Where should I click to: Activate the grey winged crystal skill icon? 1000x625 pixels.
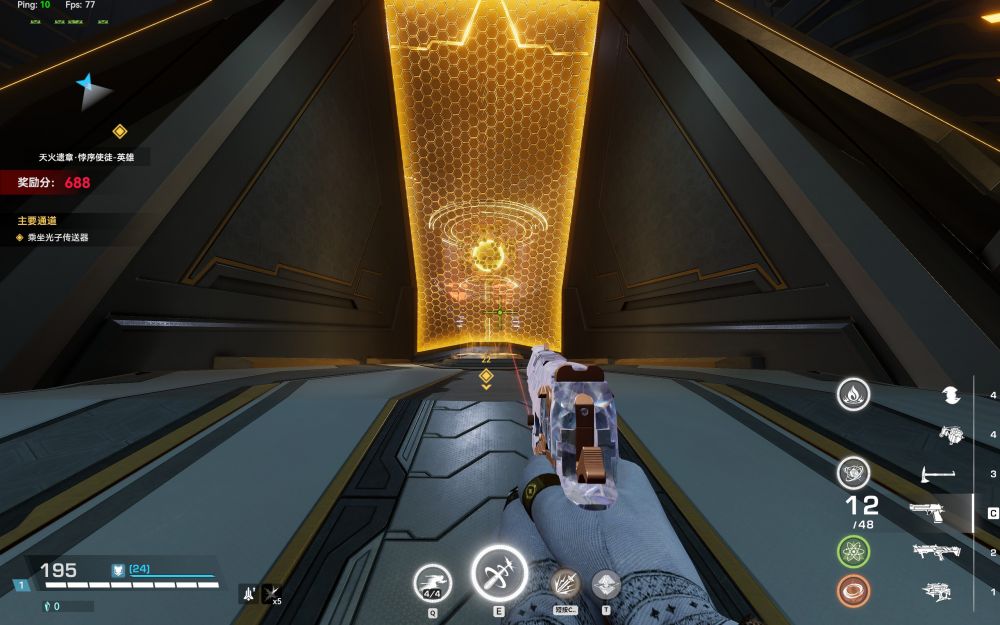tap(606, 584)
